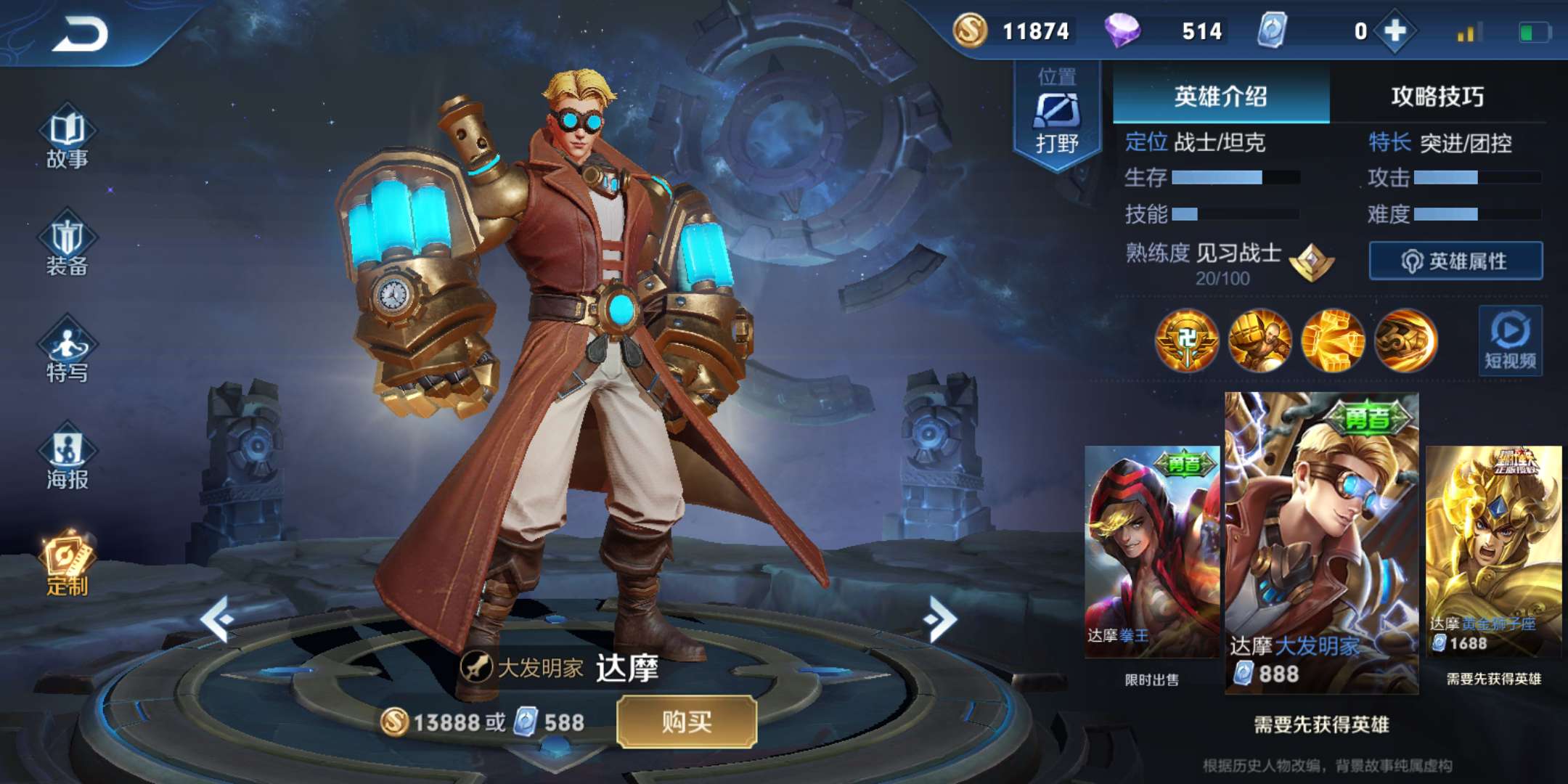The image size is (1568, 784).
Task: Open the 英雄属性 hero attributes panel
Action: click(1455, 261)
